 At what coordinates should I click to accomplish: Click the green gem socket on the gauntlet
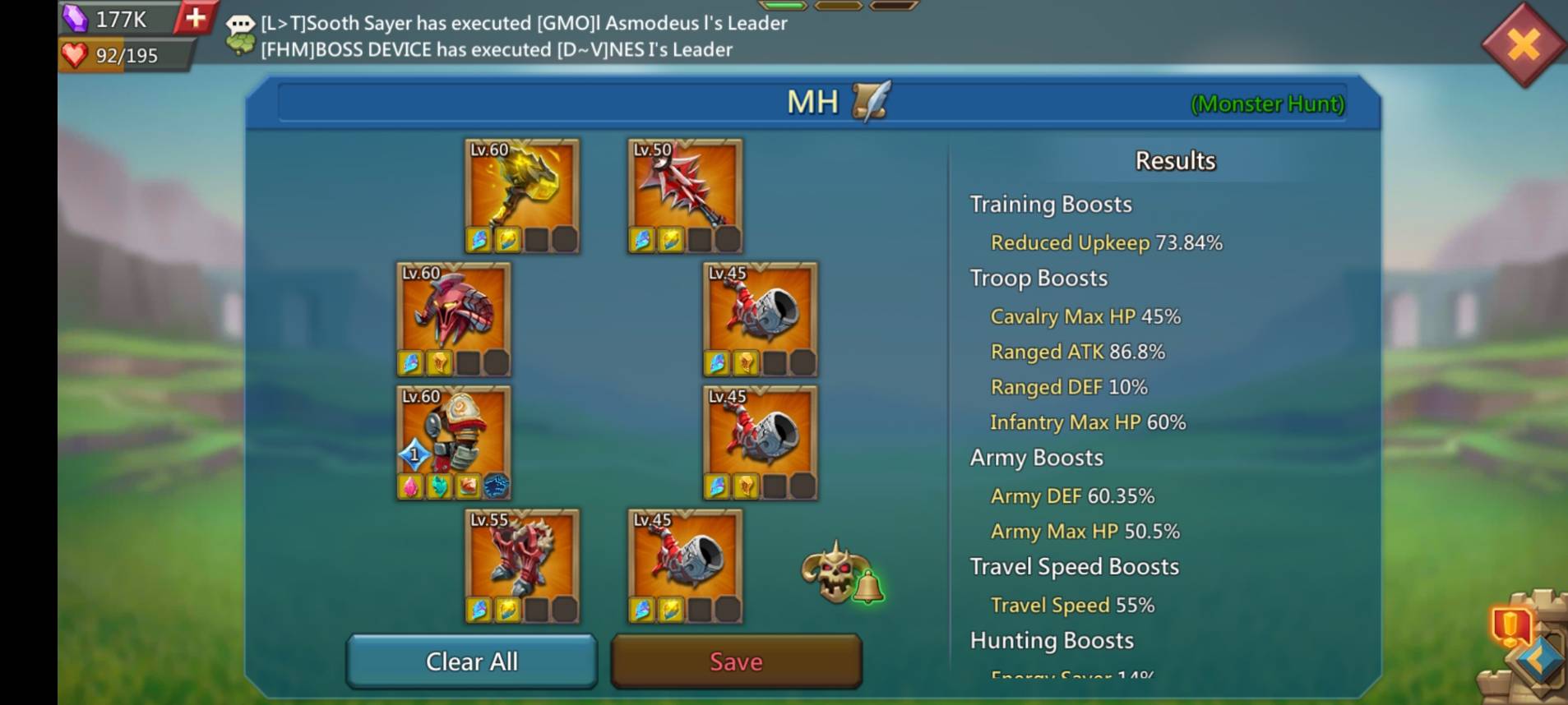pyautogui.click(x=441, y=487)
